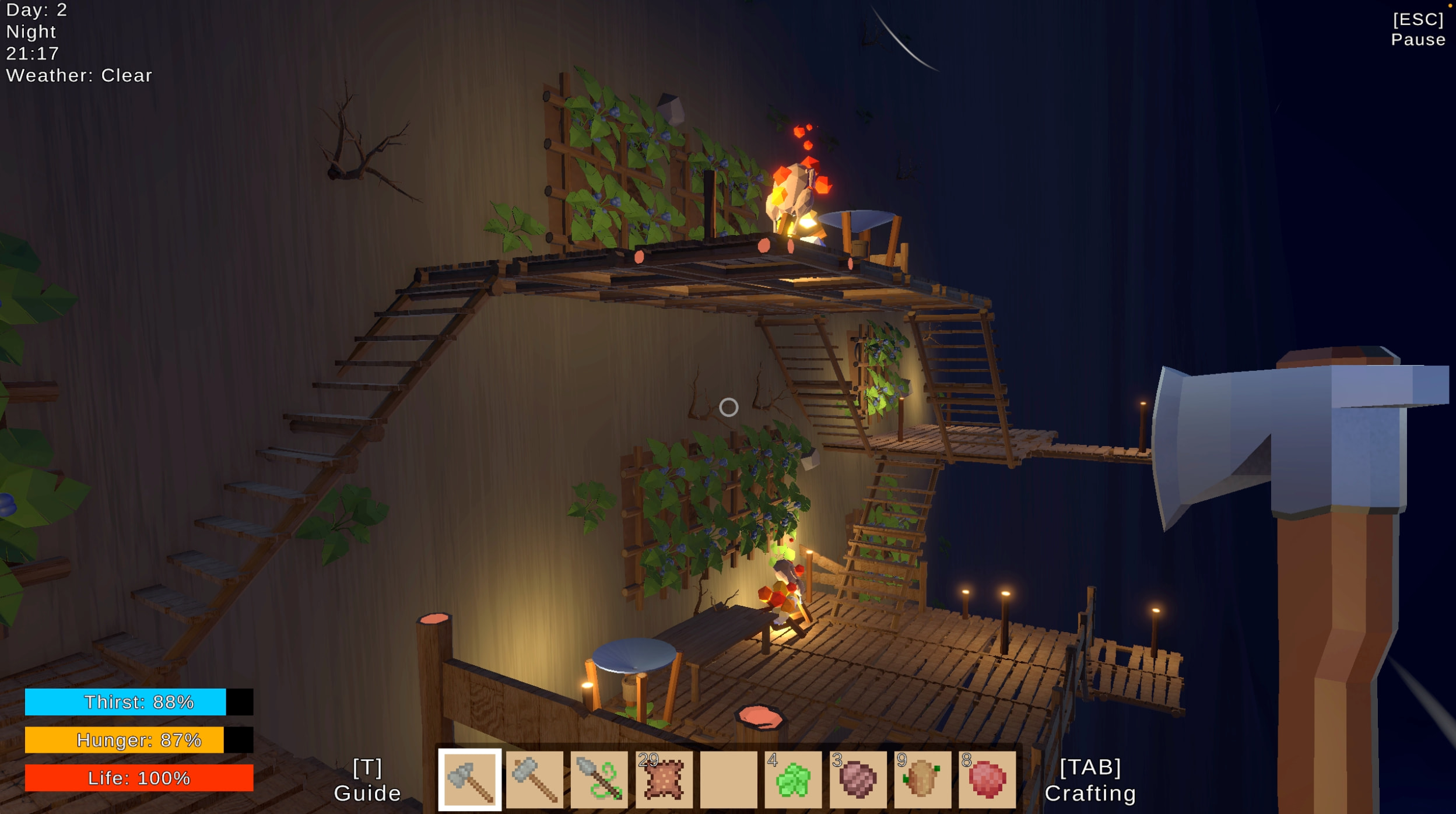This screenshot has height=814, width=1456.
Task: Open the Pause menu
Action: coord(1418,29)
